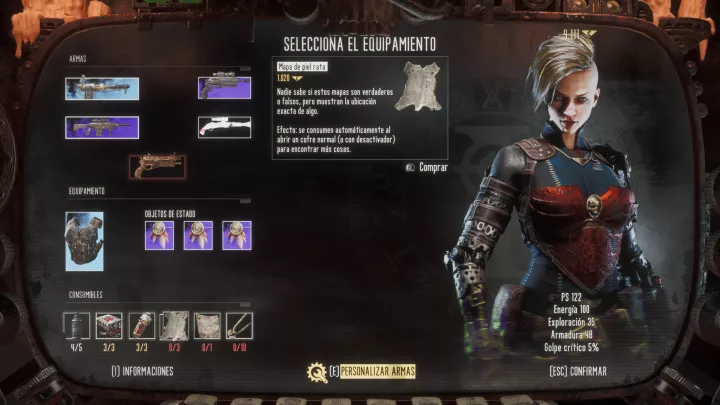The width and height of the screenshot is (720, 405).
Task: Choose the second parchment map consumable
Action: tap(207, 326)
